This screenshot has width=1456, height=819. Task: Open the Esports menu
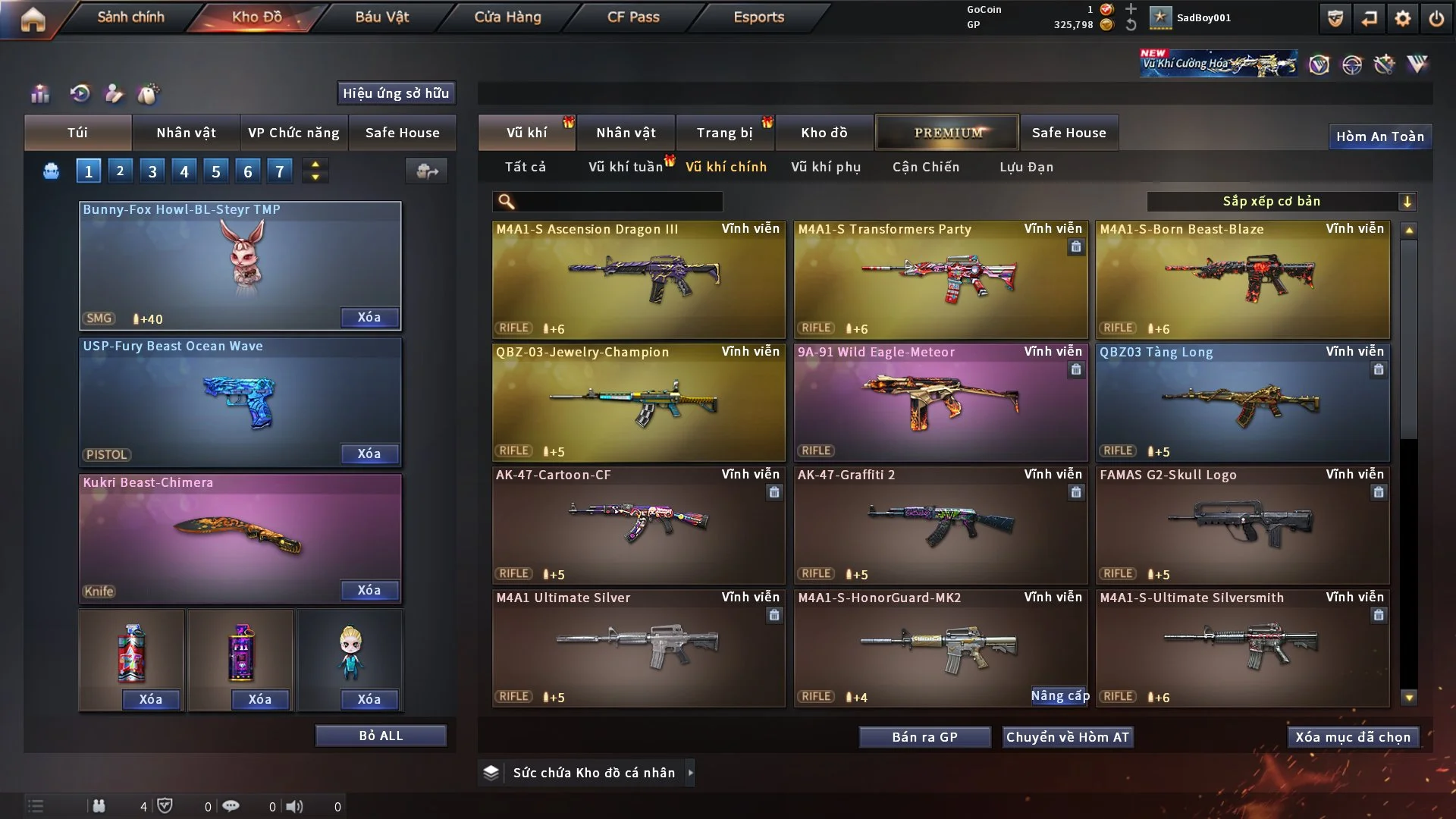(758, 17)
